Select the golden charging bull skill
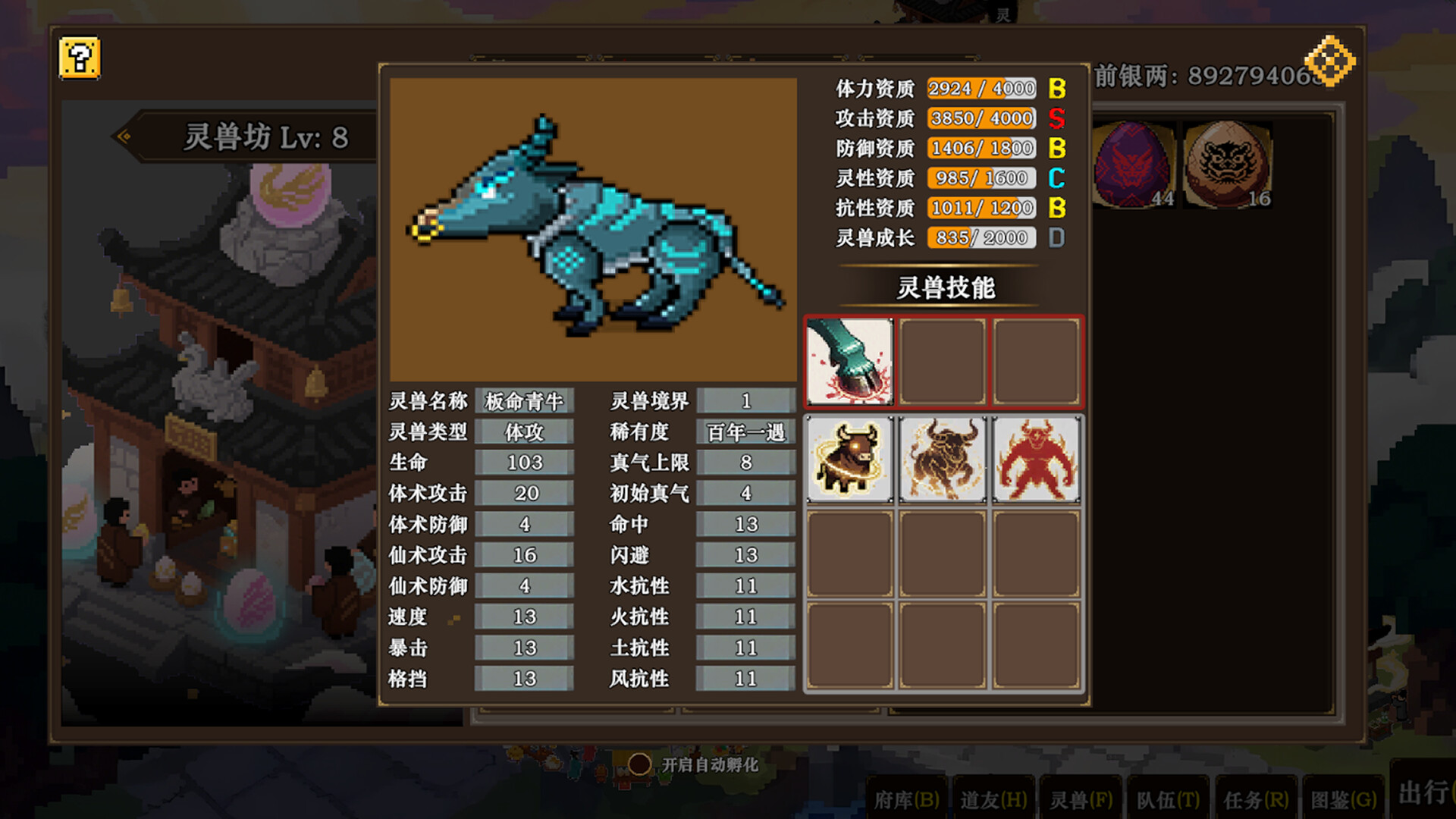 point(943,460)
